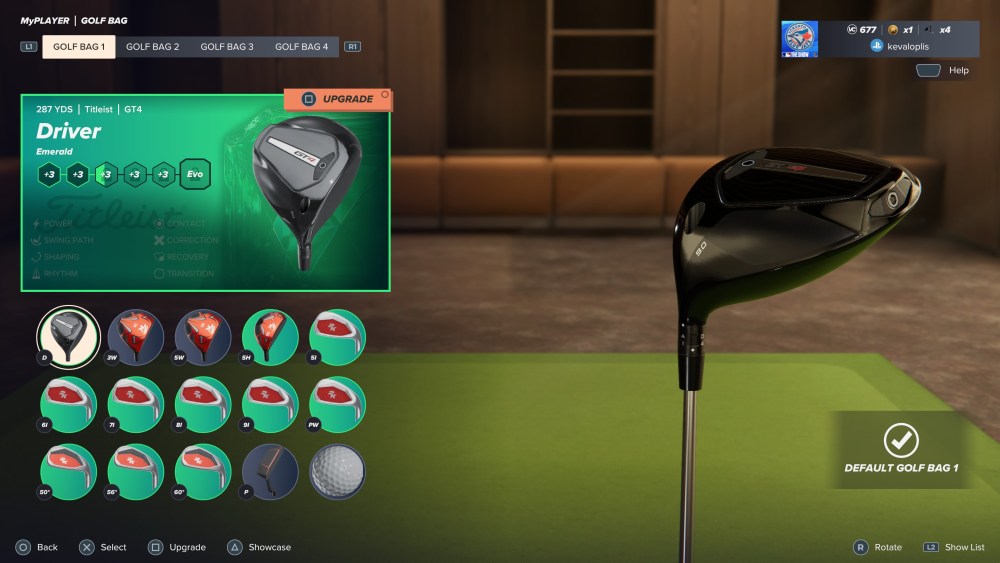Choose the 60° wedge slot
This screenshot has height=563, width=1000.
tap(203, 471)
